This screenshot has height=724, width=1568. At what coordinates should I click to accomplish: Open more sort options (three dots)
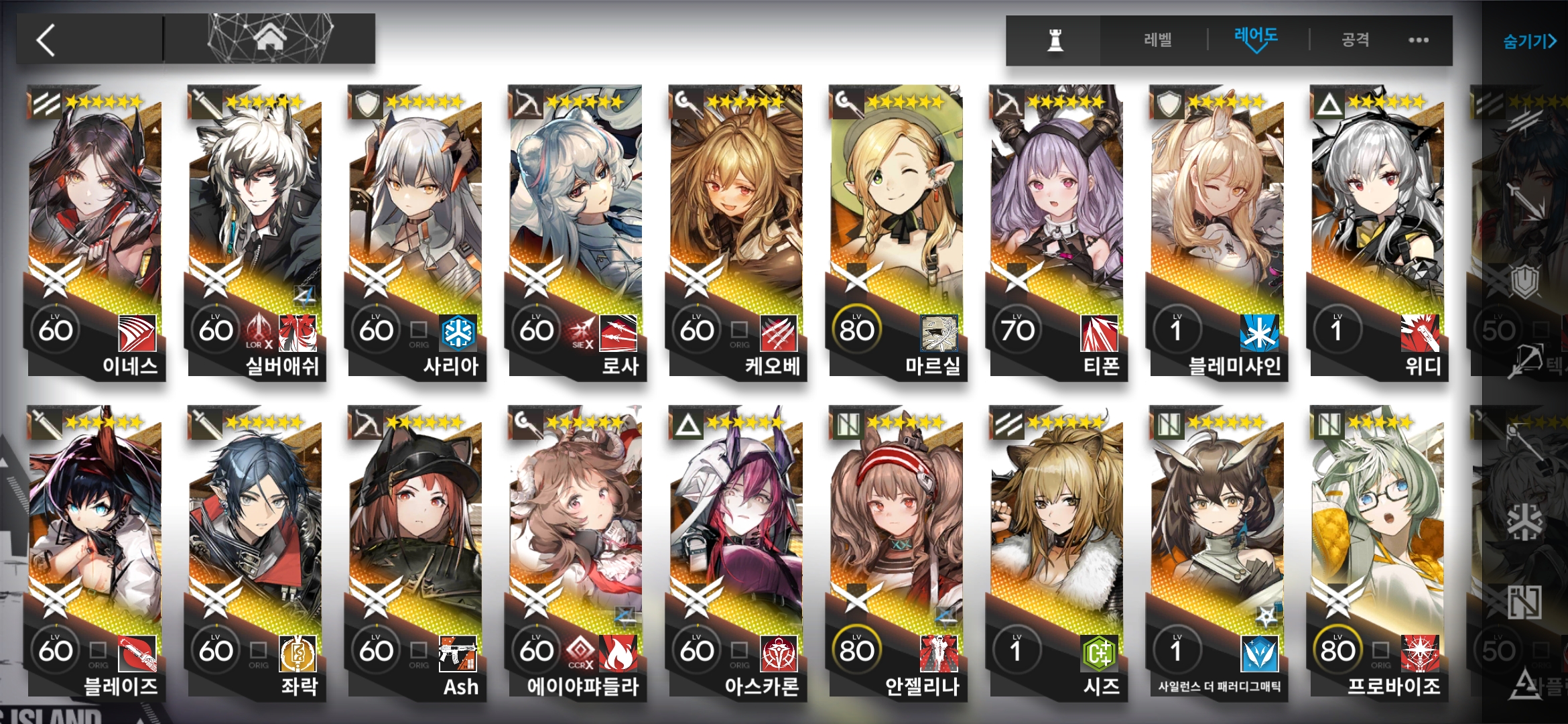click(1418, 40)
